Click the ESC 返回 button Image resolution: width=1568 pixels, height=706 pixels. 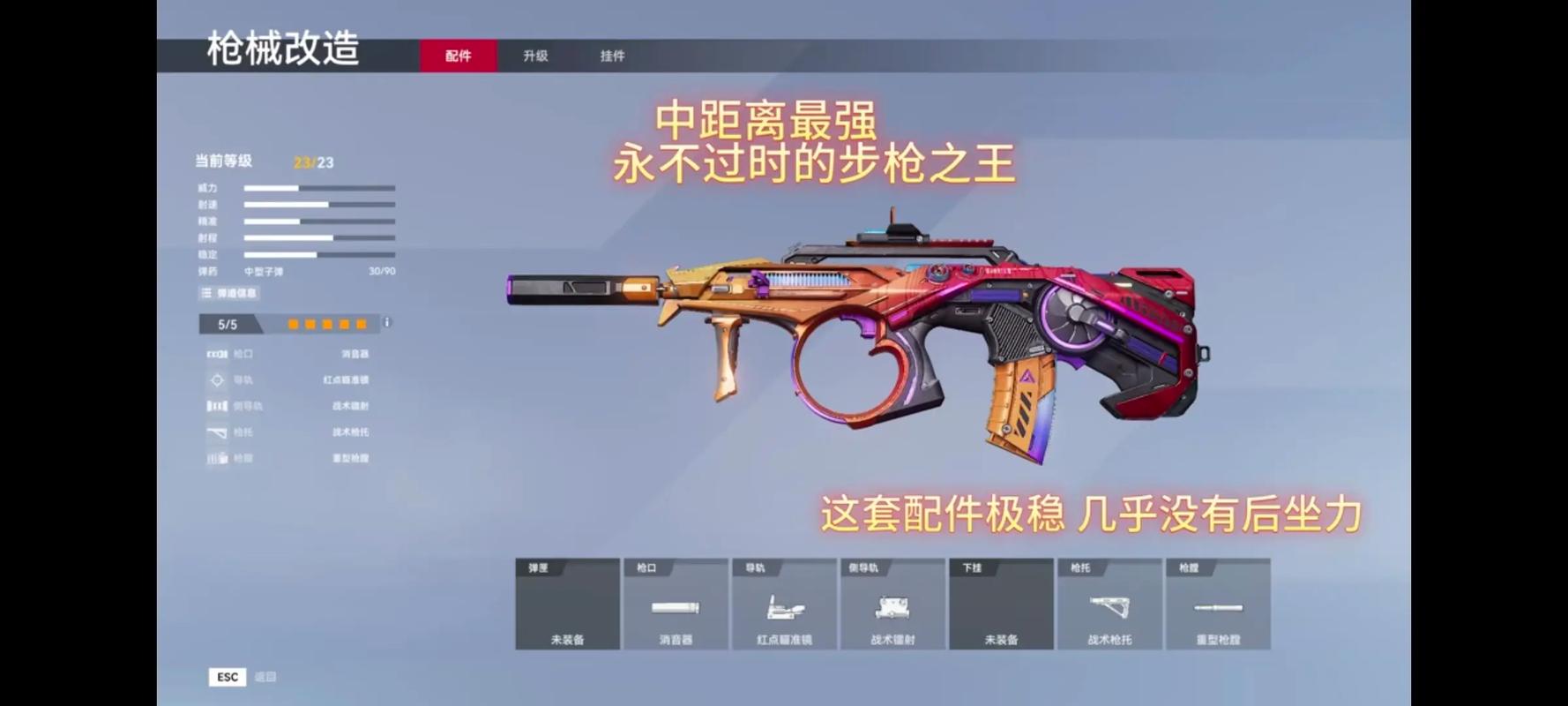[x=228, y=677]
